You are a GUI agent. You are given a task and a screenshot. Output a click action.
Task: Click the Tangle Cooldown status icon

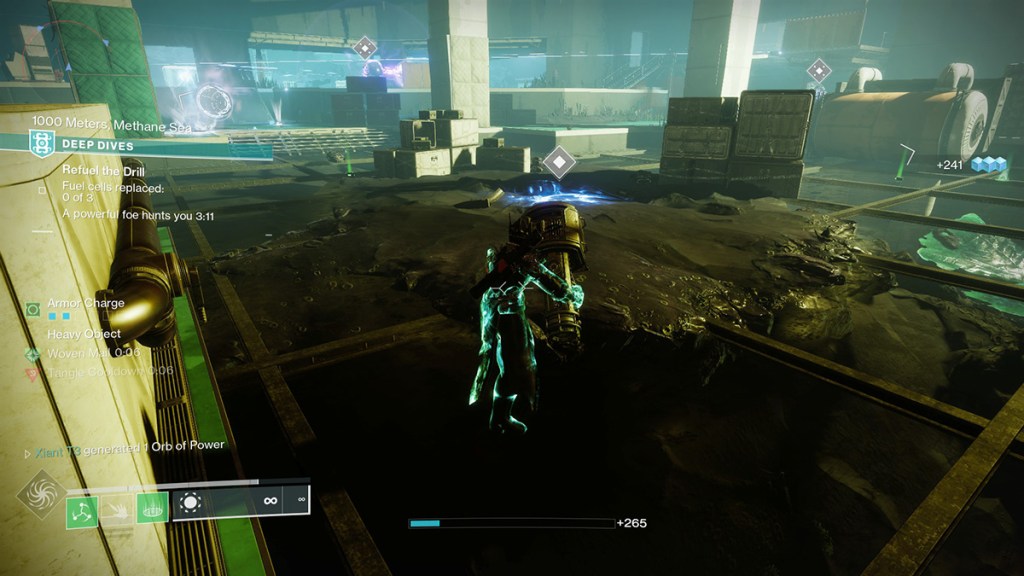point(33,373)
